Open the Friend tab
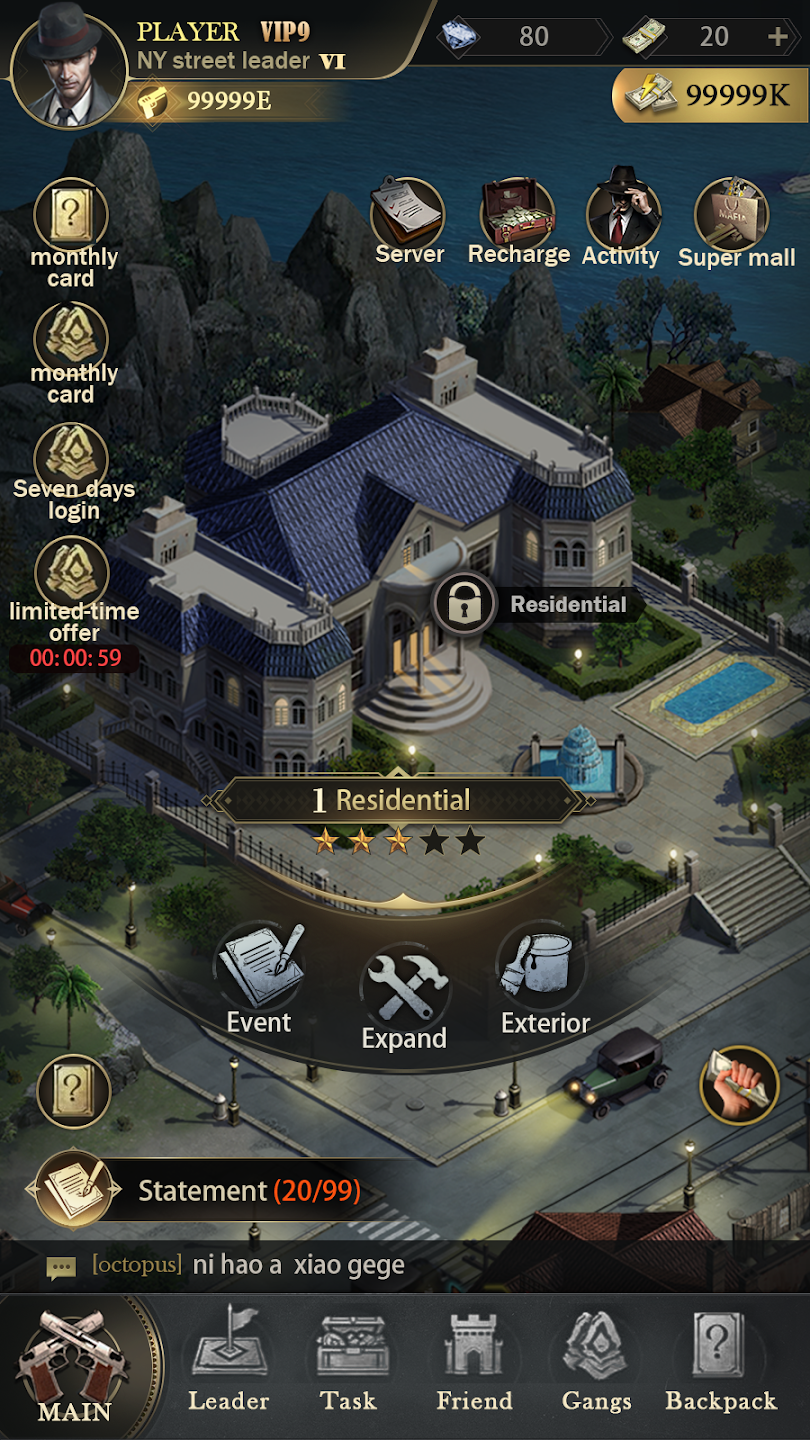The height and width of the screenshot is (1440, 810). pyautogui.click(x=474, y=1366)
